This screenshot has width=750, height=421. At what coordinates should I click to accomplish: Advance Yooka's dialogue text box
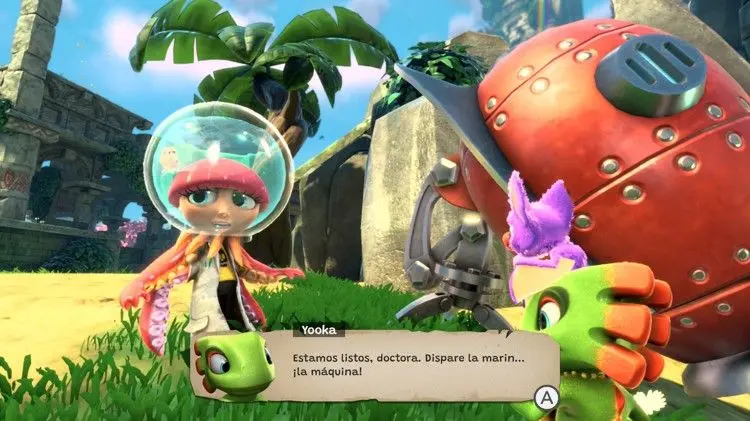[x=545, y=397]
